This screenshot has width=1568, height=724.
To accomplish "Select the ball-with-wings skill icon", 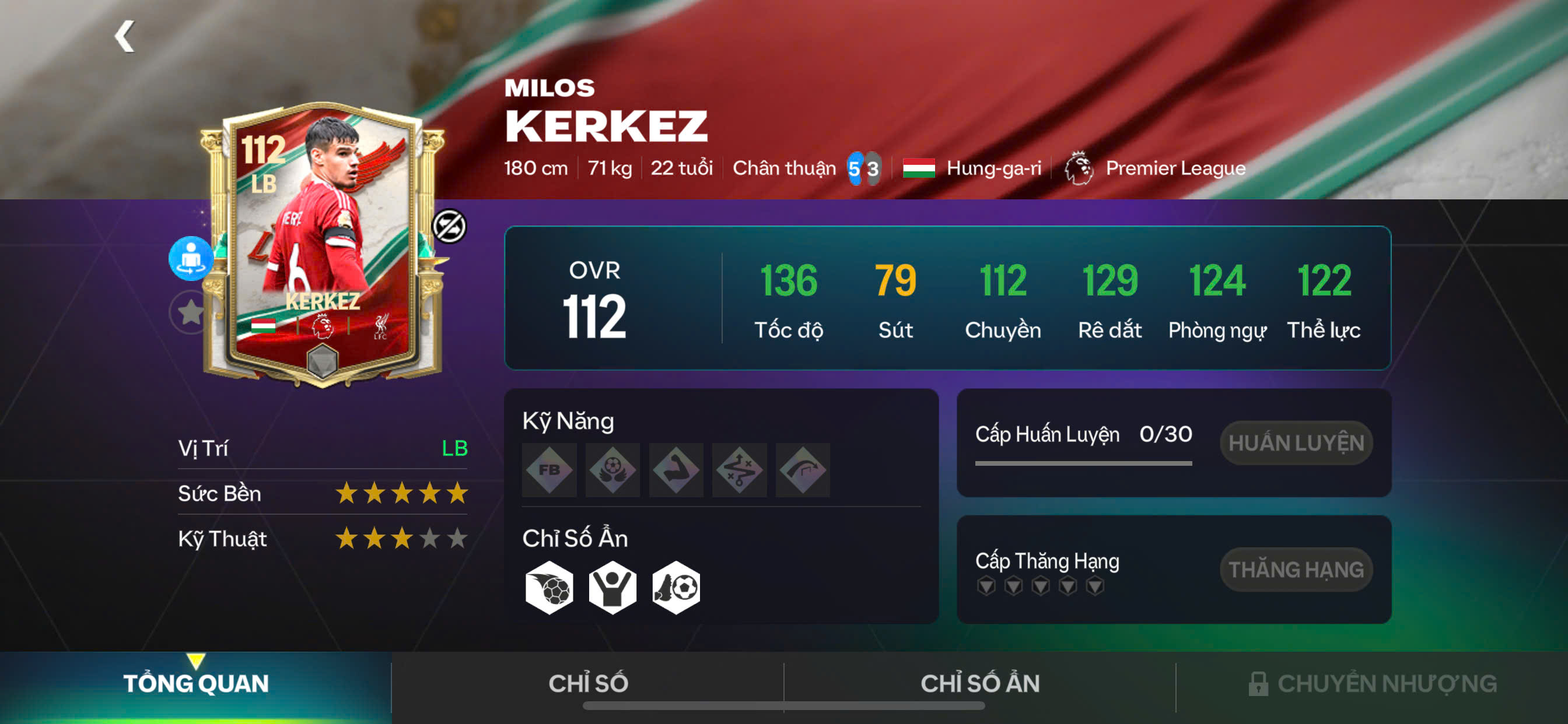I will (612, 470).
